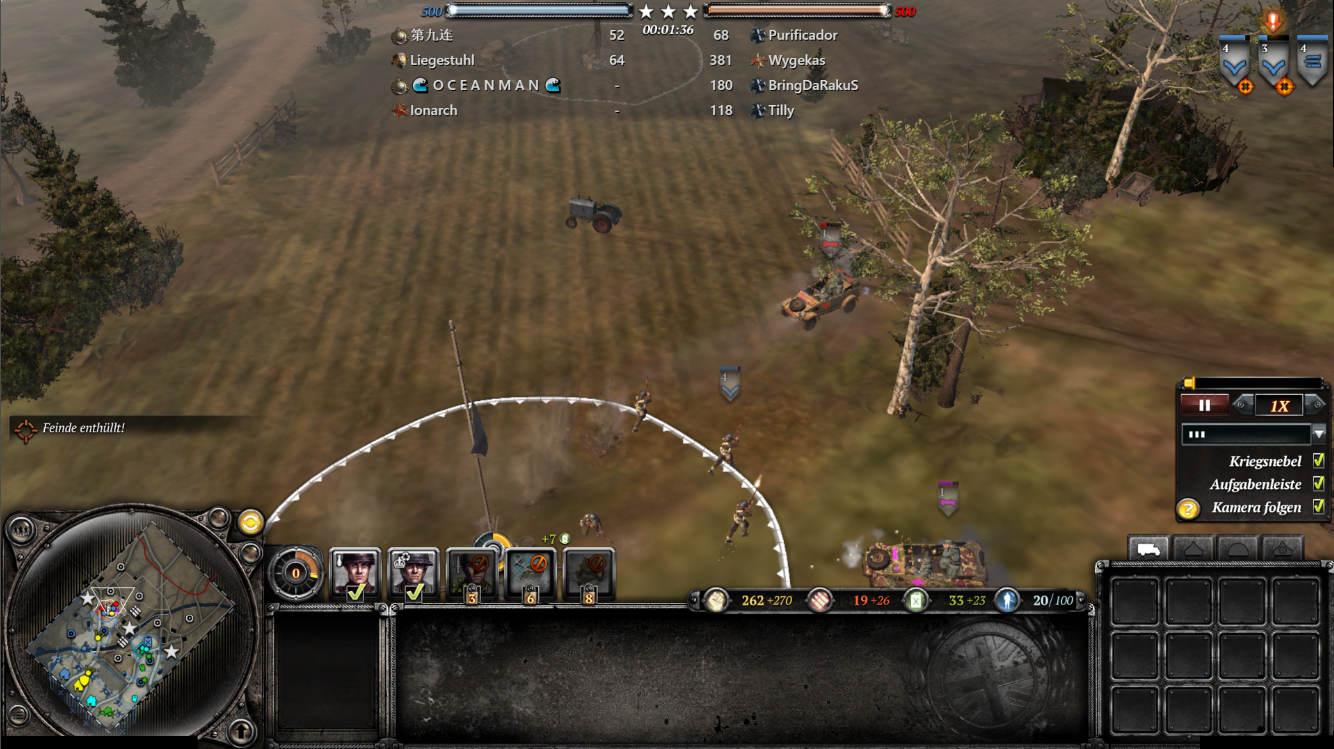Screen dimensions: 1334x749
Task: Click the yellow rotate button by the minimap
Action: (x=250, y=521)
